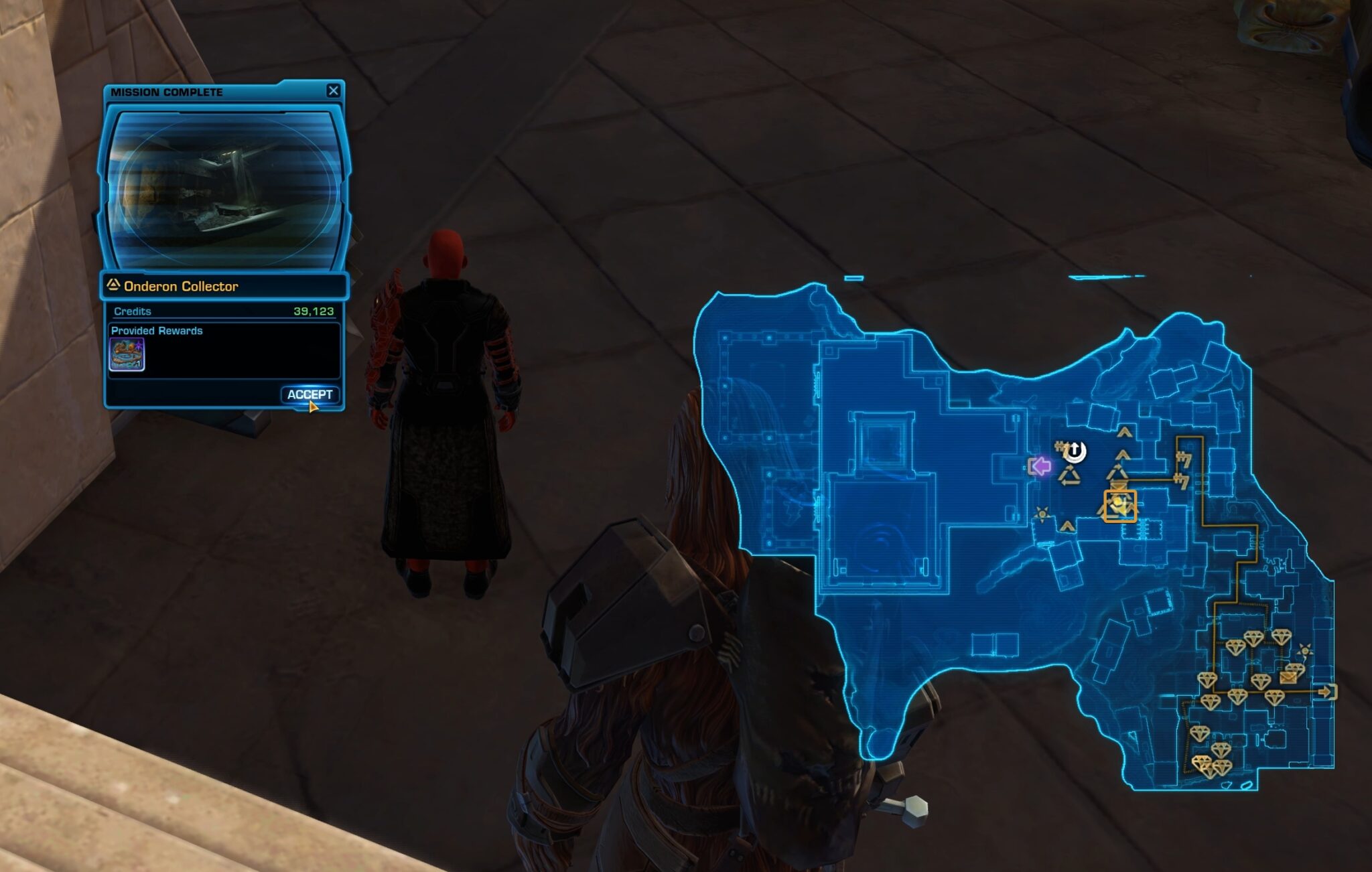Close the Mission Complete window

(x=333, y=91)
